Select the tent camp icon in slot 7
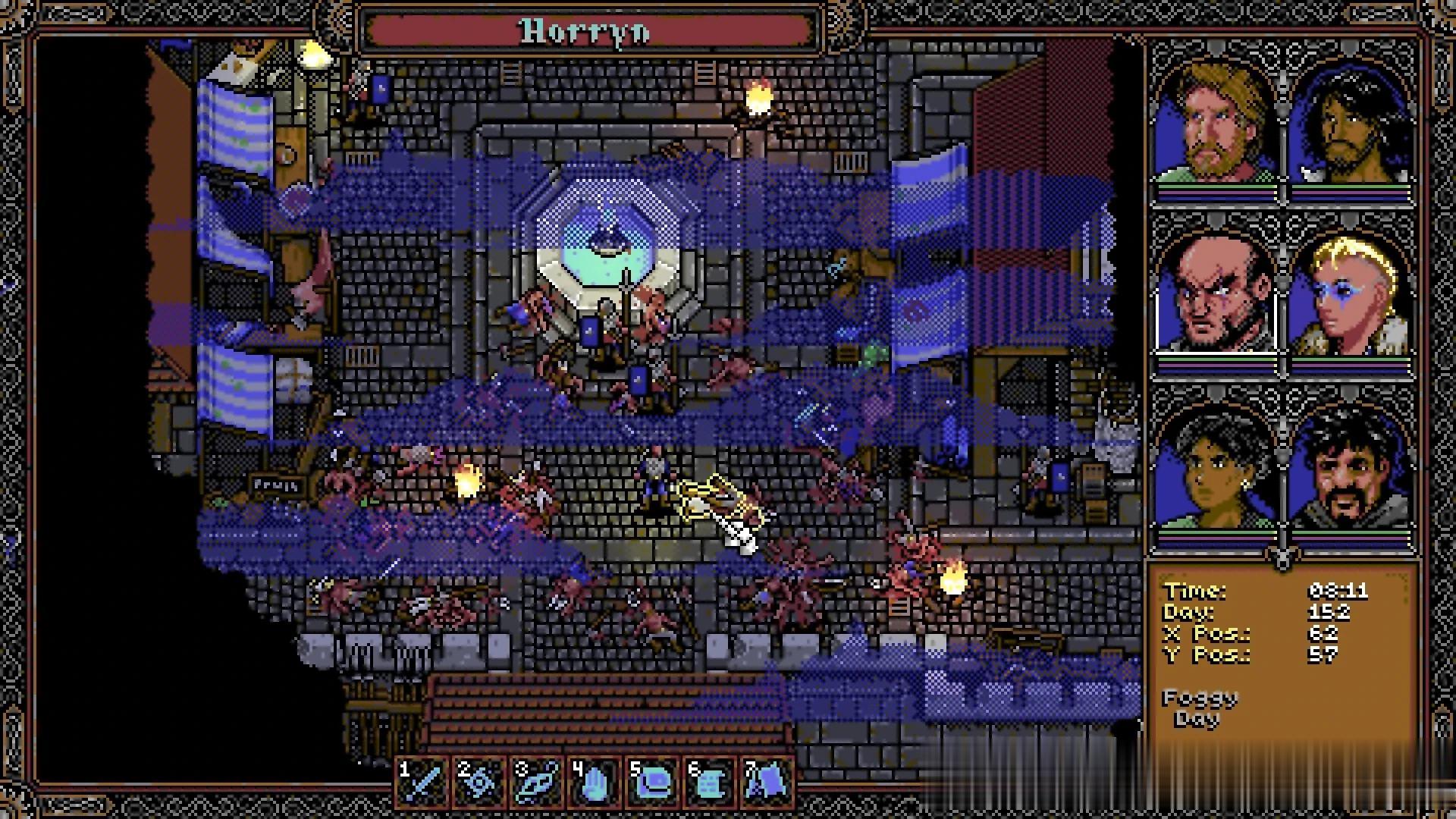1456x819 pixels. (767, 780)
